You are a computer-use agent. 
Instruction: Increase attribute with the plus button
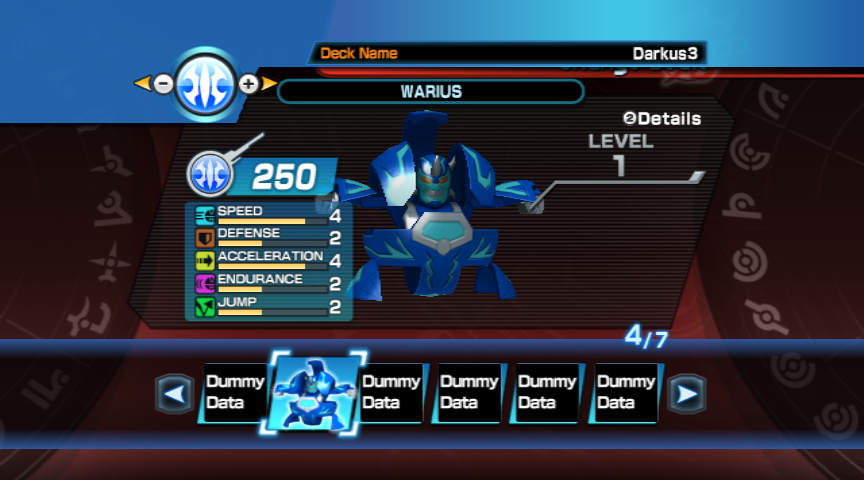pyautogui.click(x=249, y=84)
